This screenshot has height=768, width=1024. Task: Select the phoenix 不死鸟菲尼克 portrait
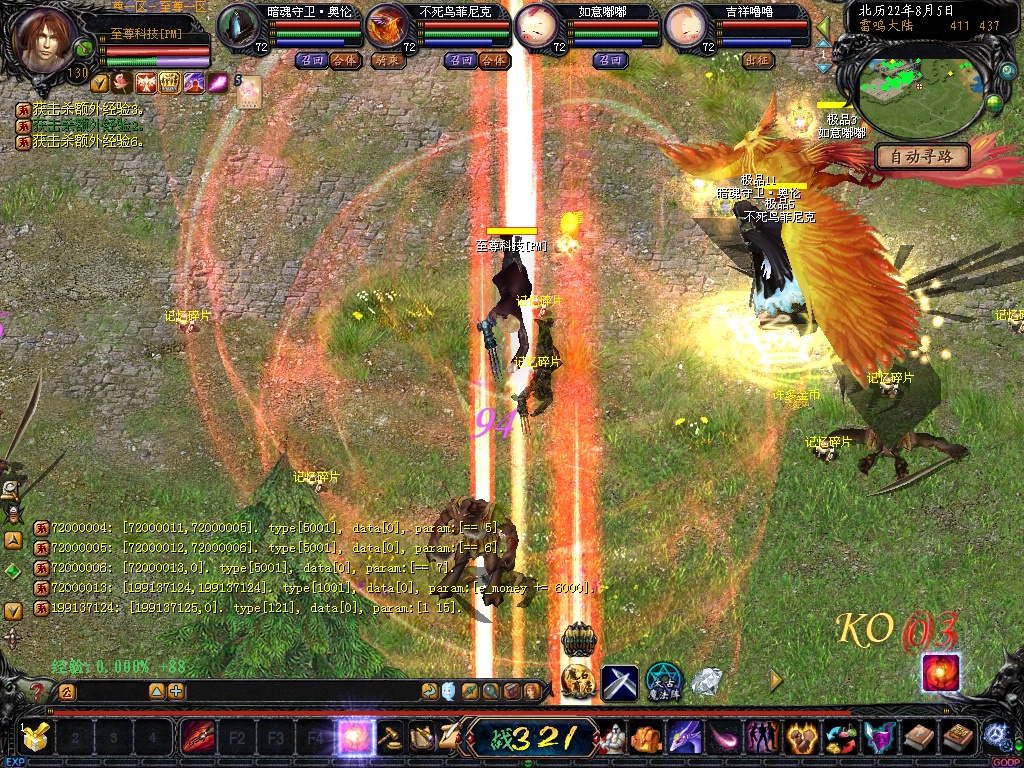click(387, 25)
